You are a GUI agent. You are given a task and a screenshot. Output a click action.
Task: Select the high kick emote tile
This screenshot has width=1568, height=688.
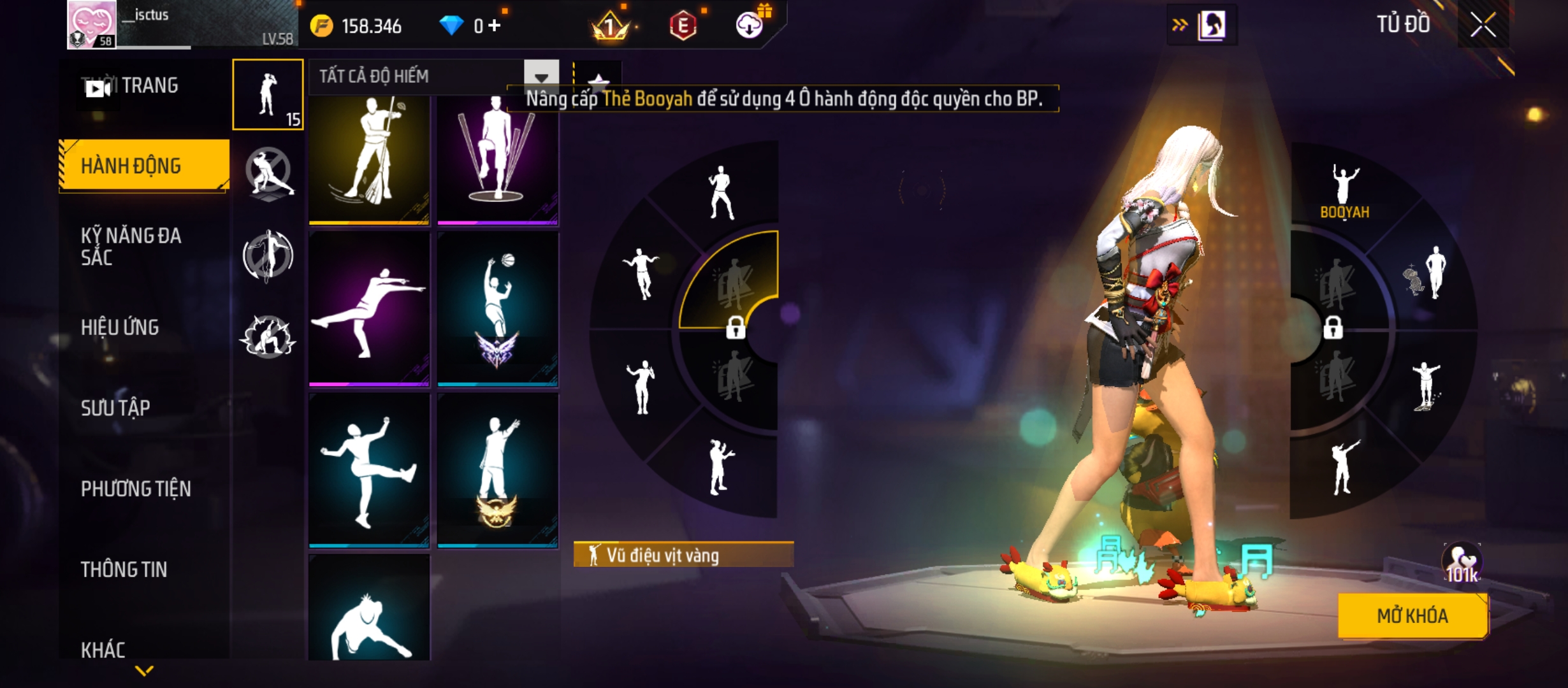[x=369, y=470]
